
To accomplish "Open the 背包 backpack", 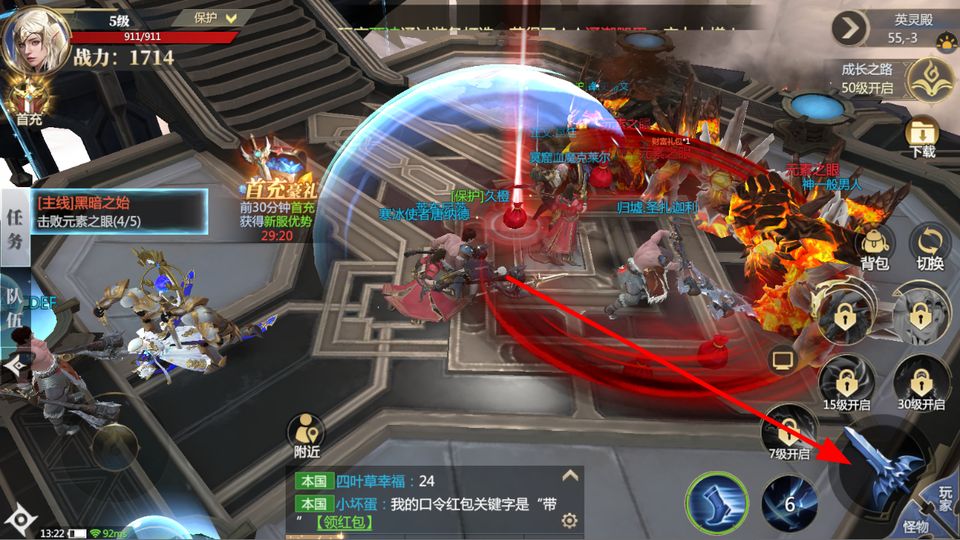I will (874, 248).
